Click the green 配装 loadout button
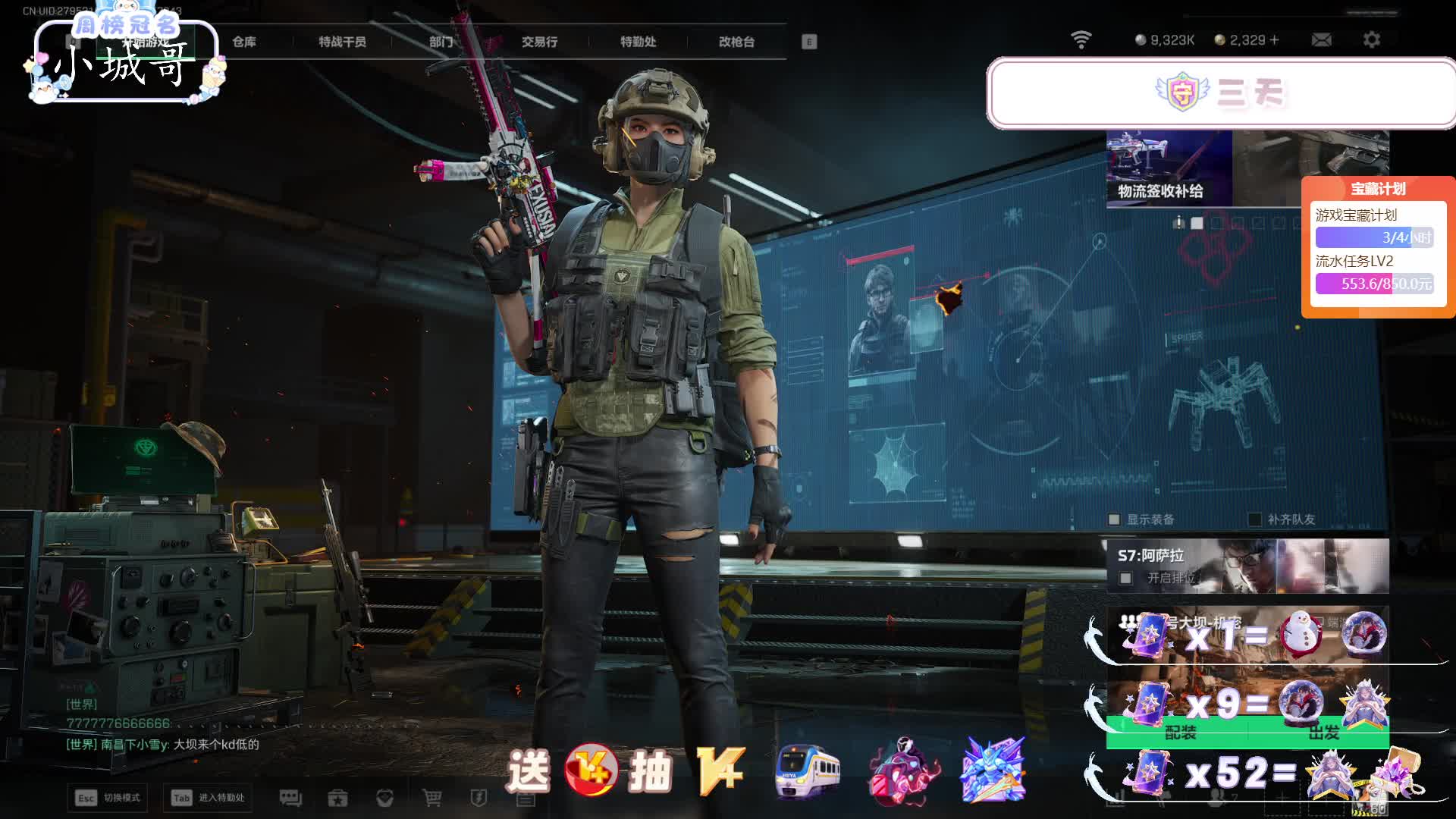 (x=1180, y=733)
